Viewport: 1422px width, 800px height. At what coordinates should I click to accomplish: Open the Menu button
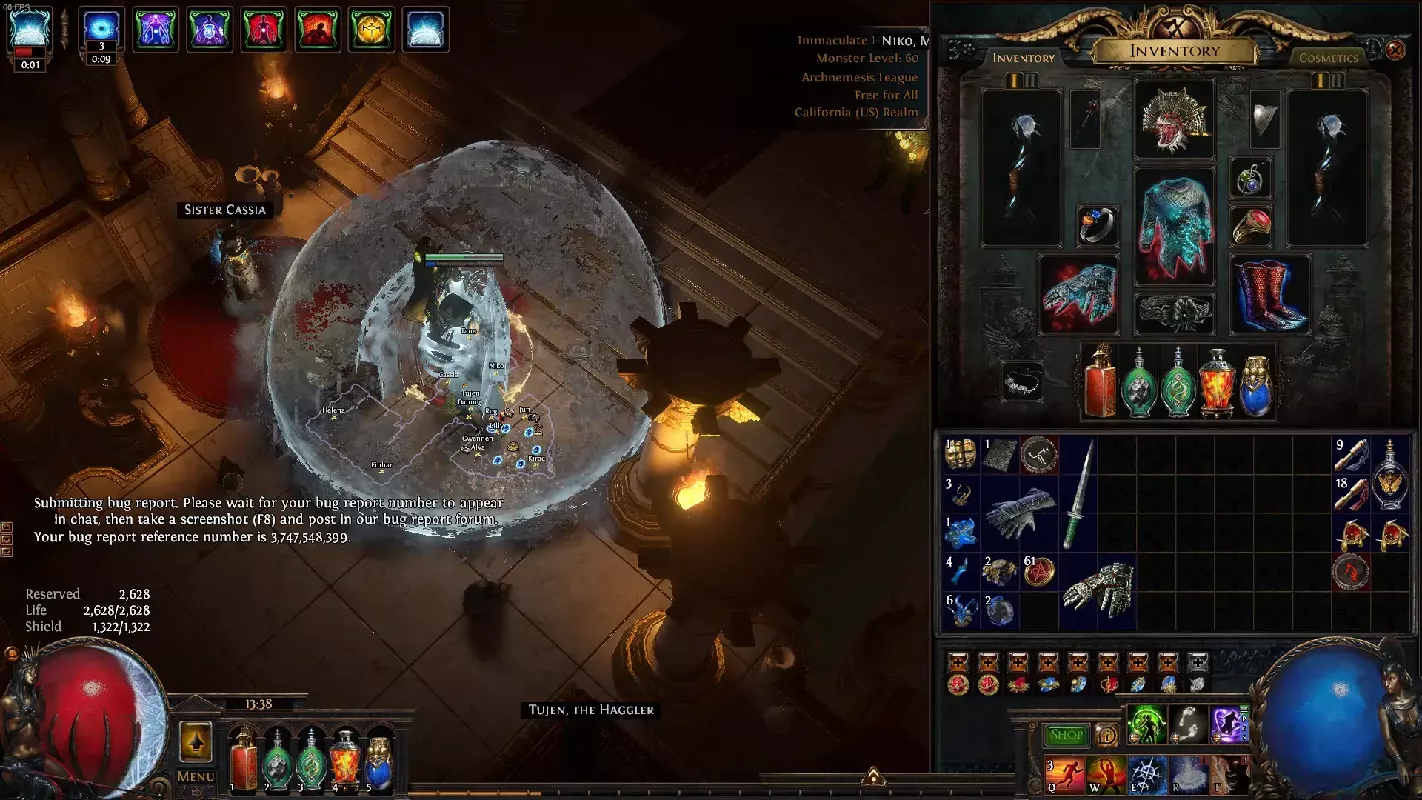196,776
